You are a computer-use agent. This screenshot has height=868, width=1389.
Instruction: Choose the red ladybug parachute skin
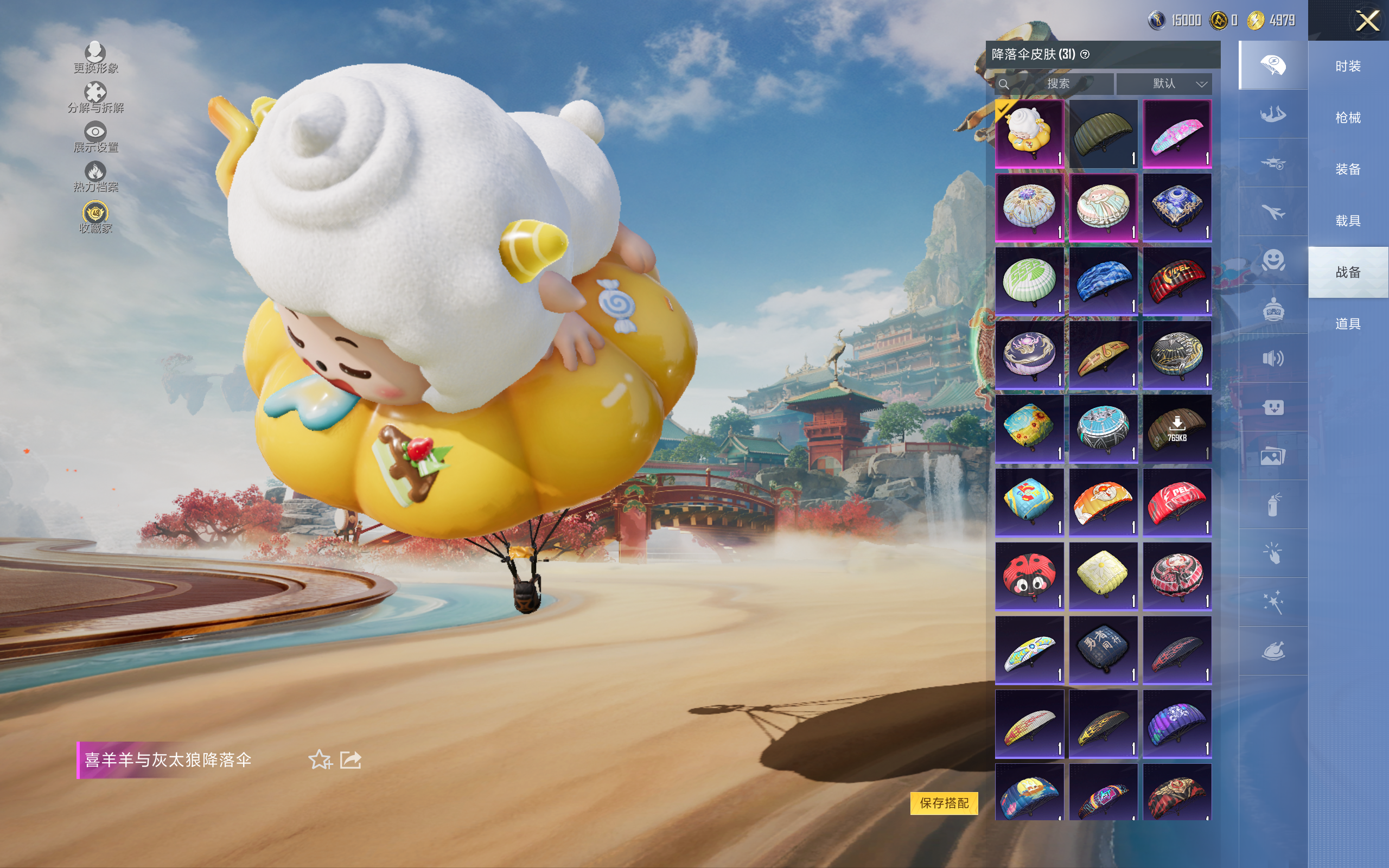point(1029,576)
